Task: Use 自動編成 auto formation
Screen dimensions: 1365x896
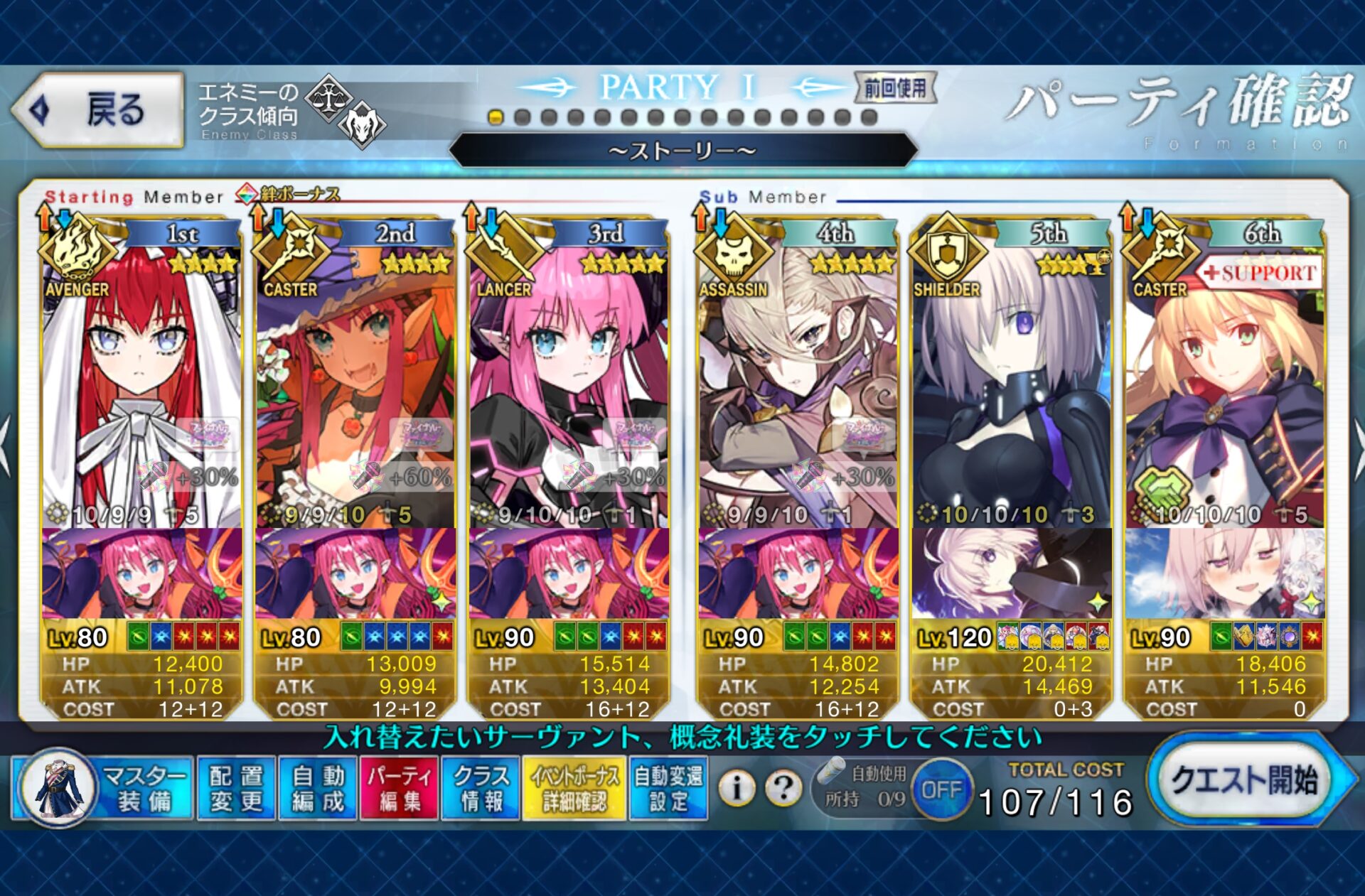Action: tap(318, 788)
